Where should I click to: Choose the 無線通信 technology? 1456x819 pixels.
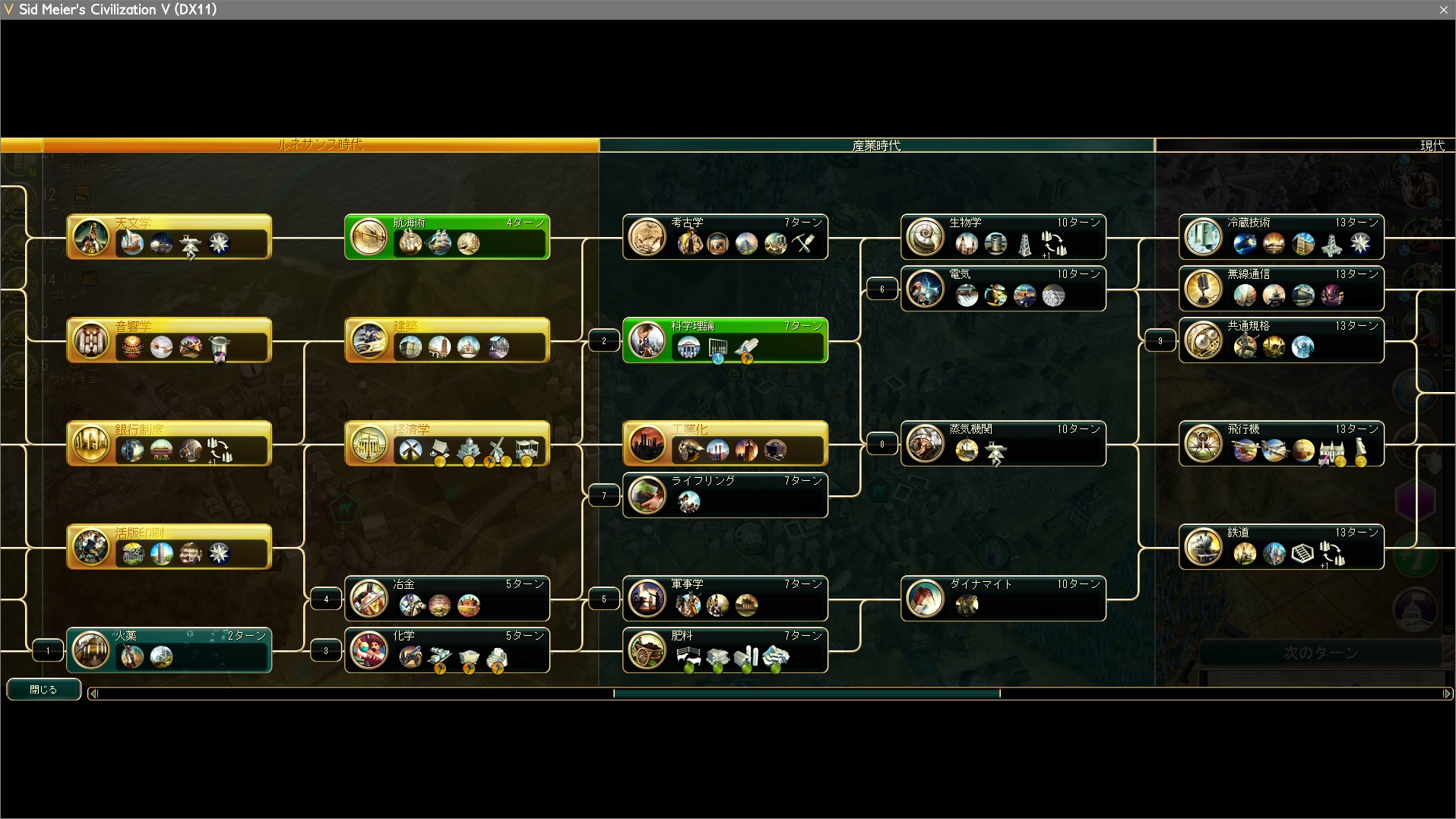tap(1281, 289)
